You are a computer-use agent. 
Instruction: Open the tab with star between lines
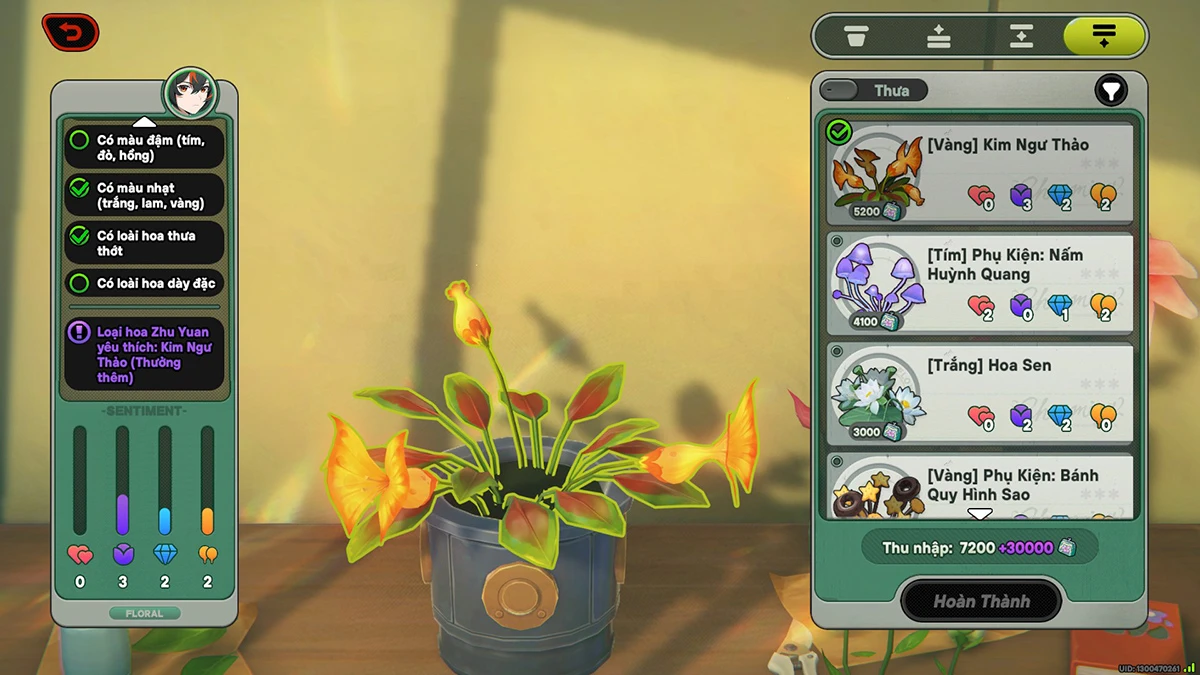pyautogui.click(x=1020, y=37)
